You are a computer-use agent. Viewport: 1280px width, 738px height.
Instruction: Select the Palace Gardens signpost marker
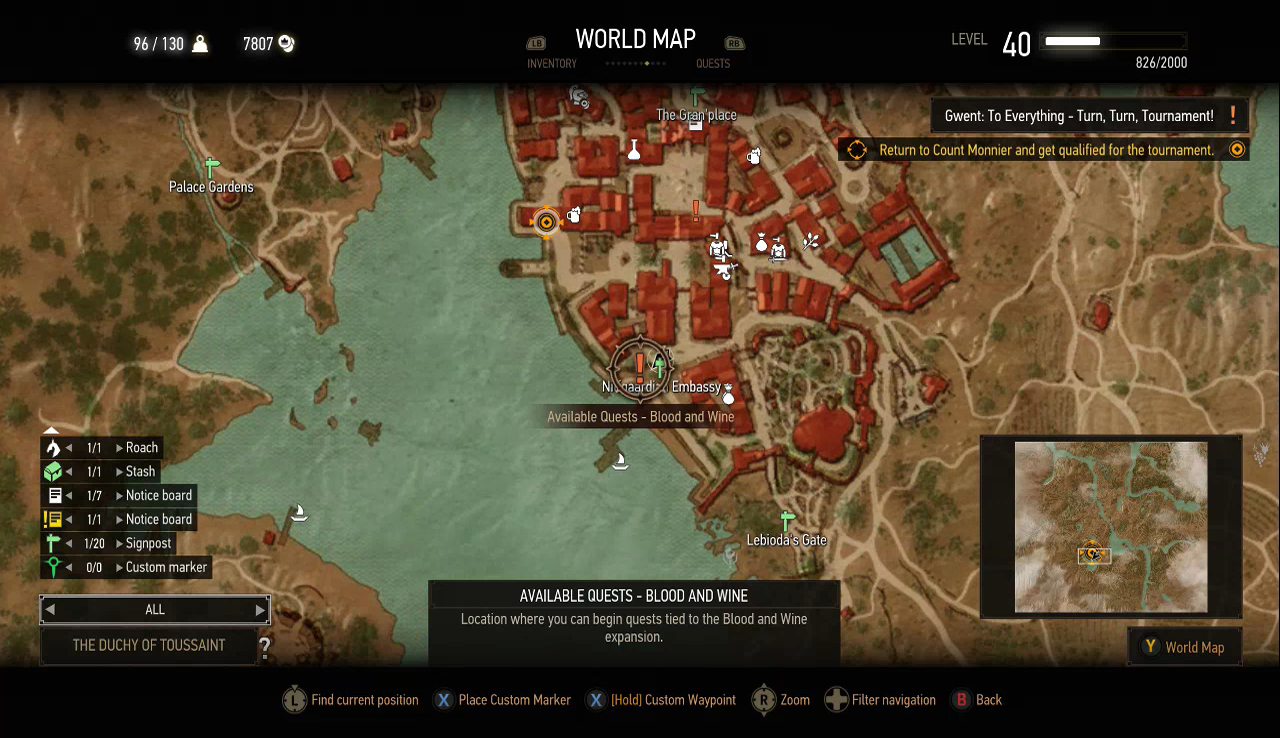211,168
